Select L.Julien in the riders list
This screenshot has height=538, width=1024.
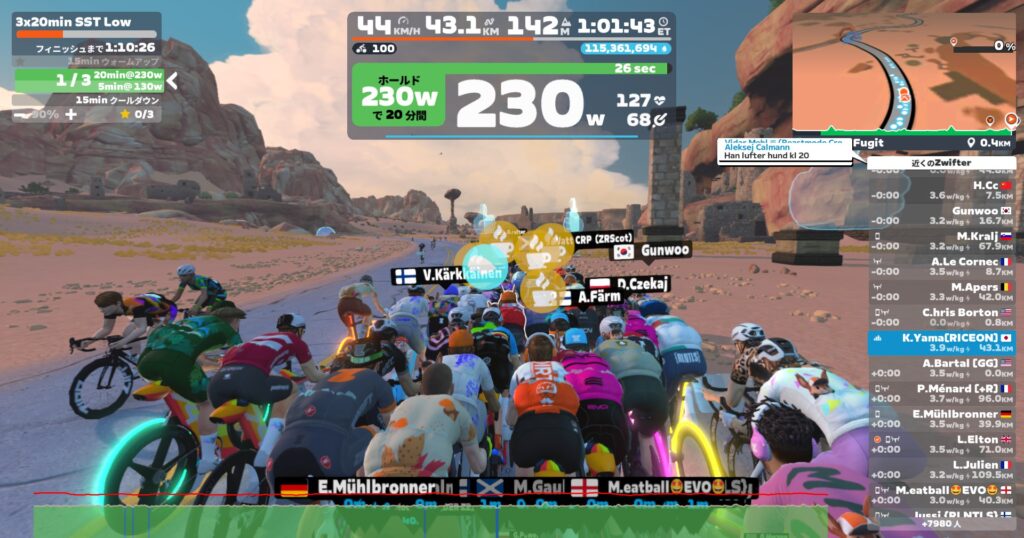[941, 470]
